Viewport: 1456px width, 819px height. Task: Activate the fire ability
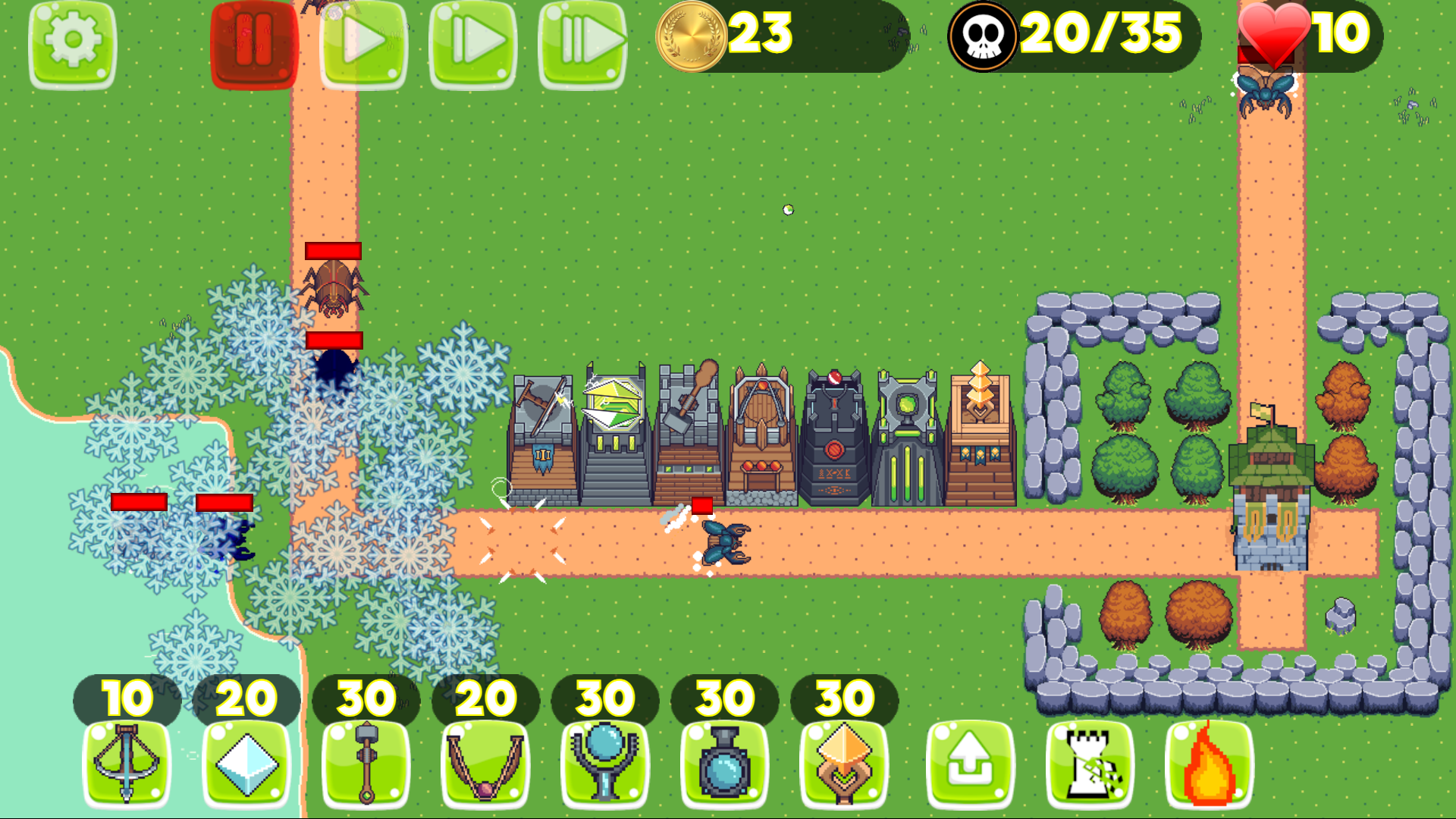click(x=1207, y=766)
